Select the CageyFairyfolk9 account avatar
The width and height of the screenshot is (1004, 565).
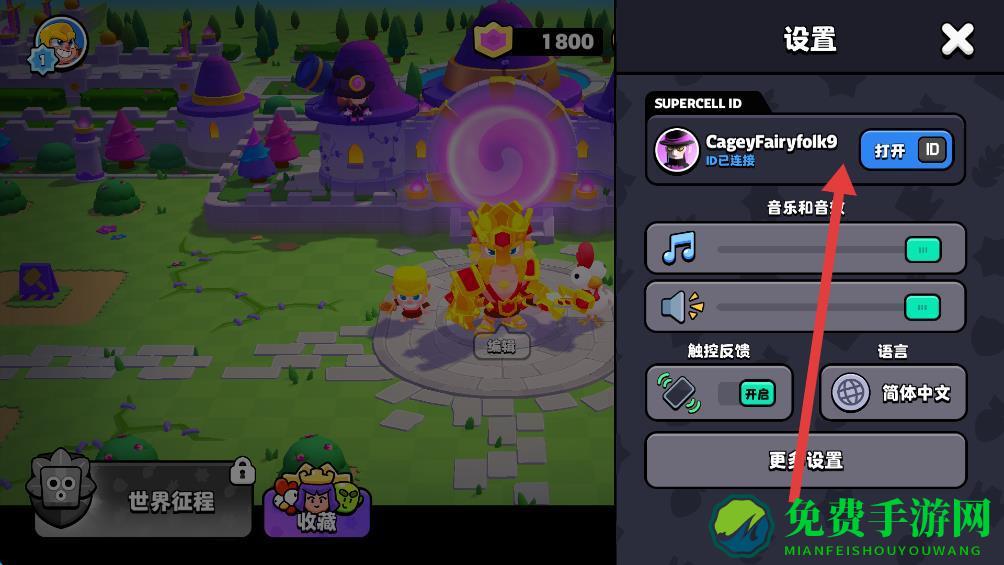[676, 150]
